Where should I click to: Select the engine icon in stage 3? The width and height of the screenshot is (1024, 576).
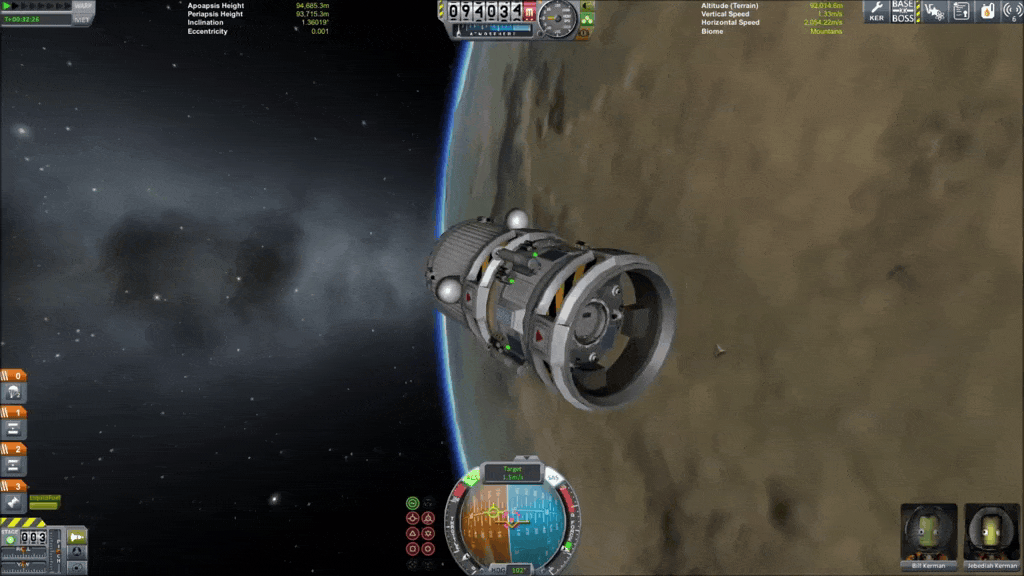point(15,503)
